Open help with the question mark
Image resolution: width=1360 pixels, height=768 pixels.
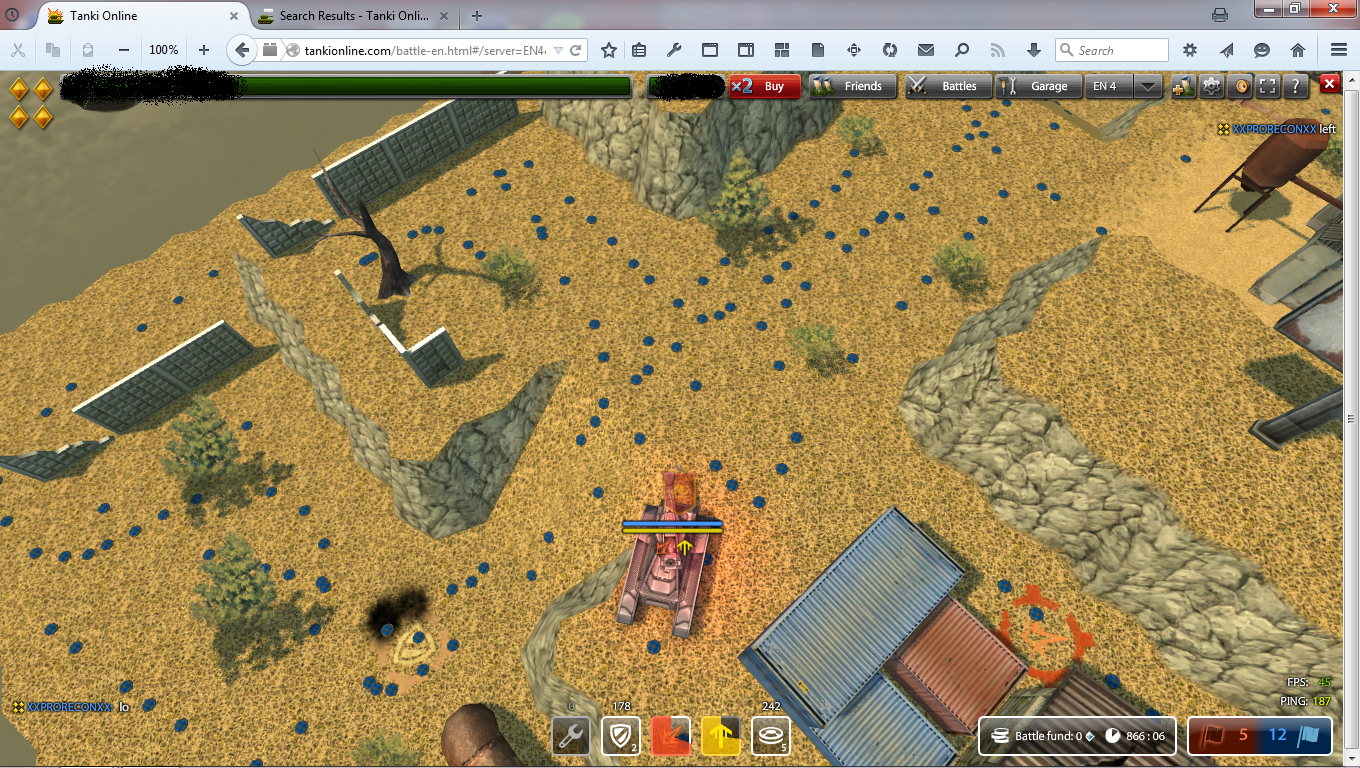(x=1296, y=86)
